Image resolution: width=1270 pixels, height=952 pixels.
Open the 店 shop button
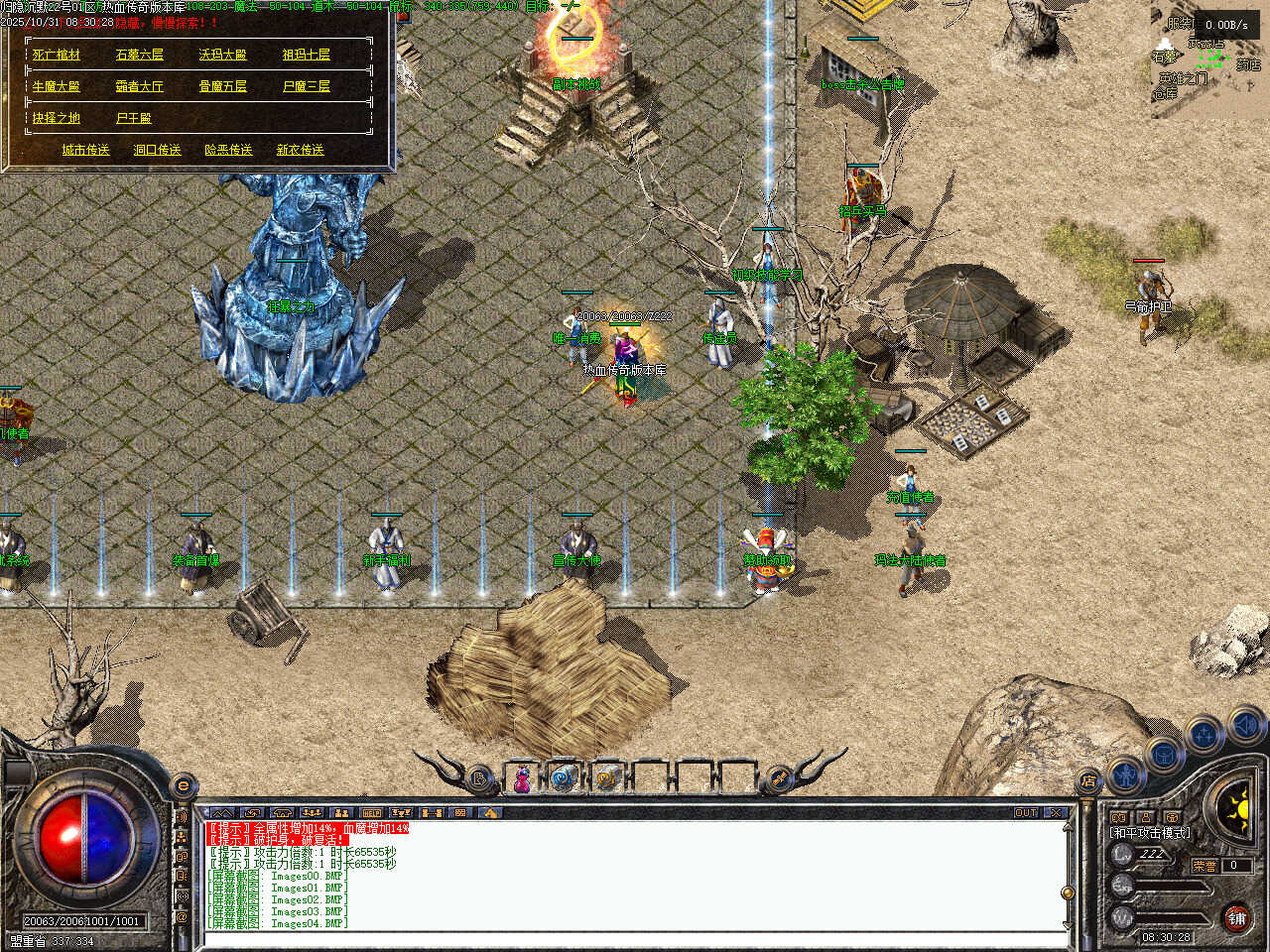click(x=1088, y=780)
